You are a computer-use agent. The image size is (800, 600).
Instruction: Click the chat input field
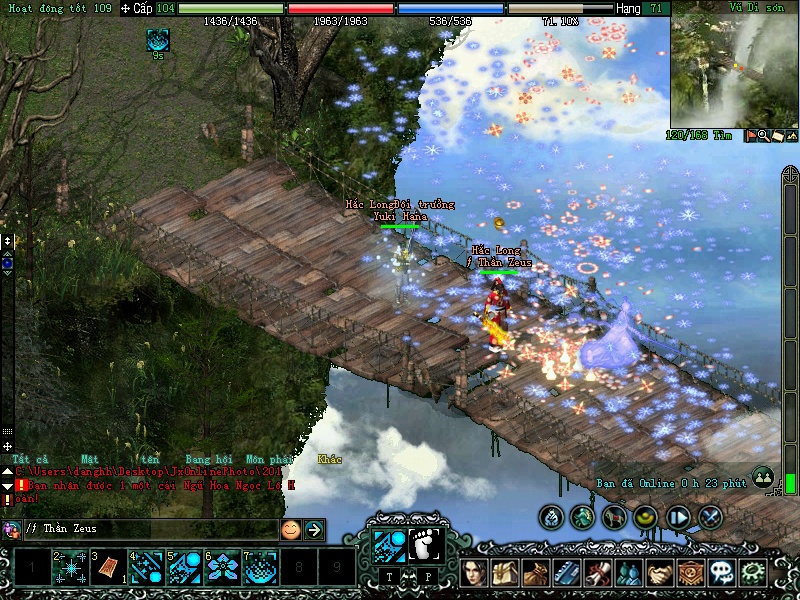coord(150,529)
